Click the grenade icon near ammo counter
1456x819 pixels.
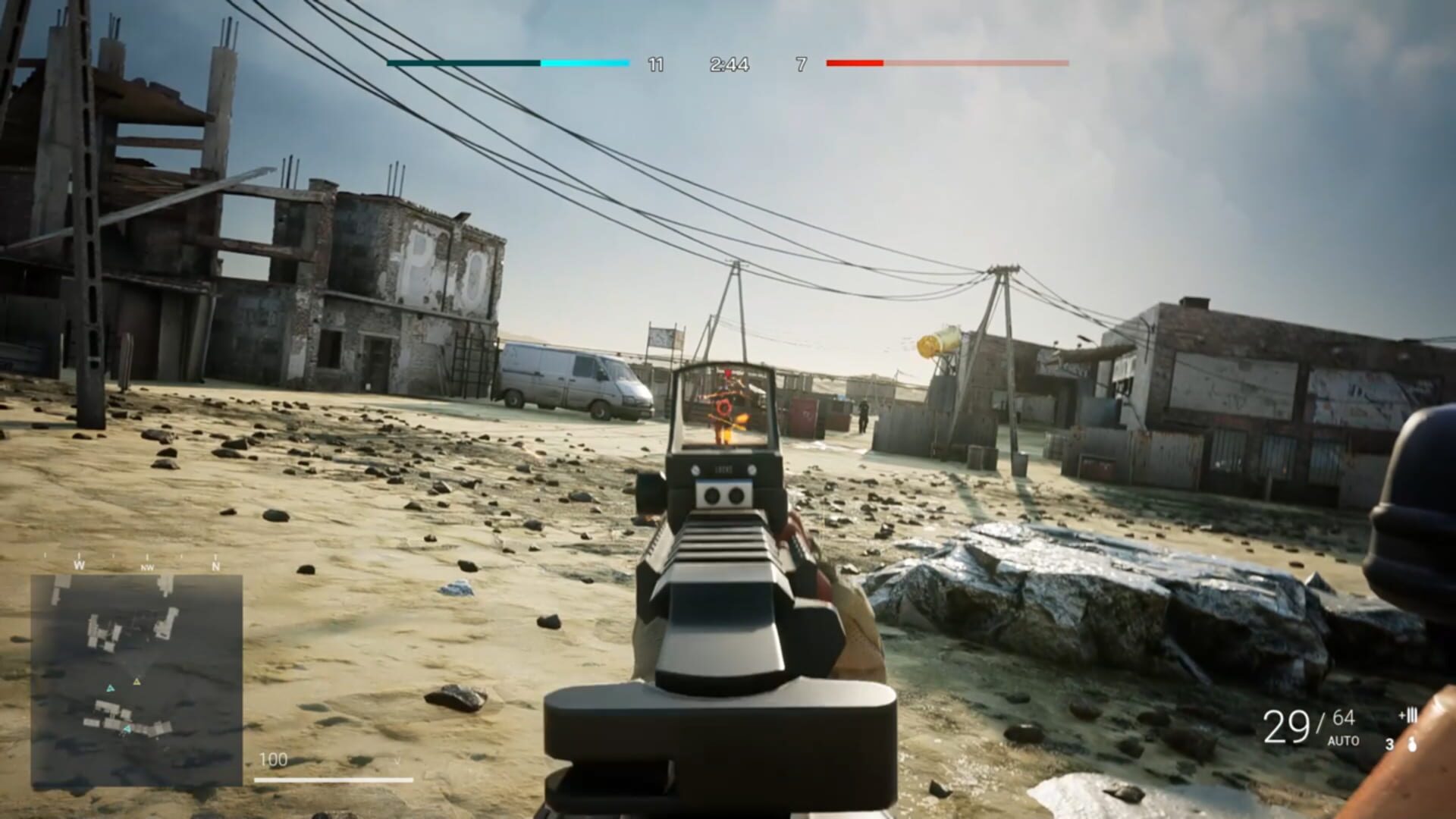coord(1412,744)
